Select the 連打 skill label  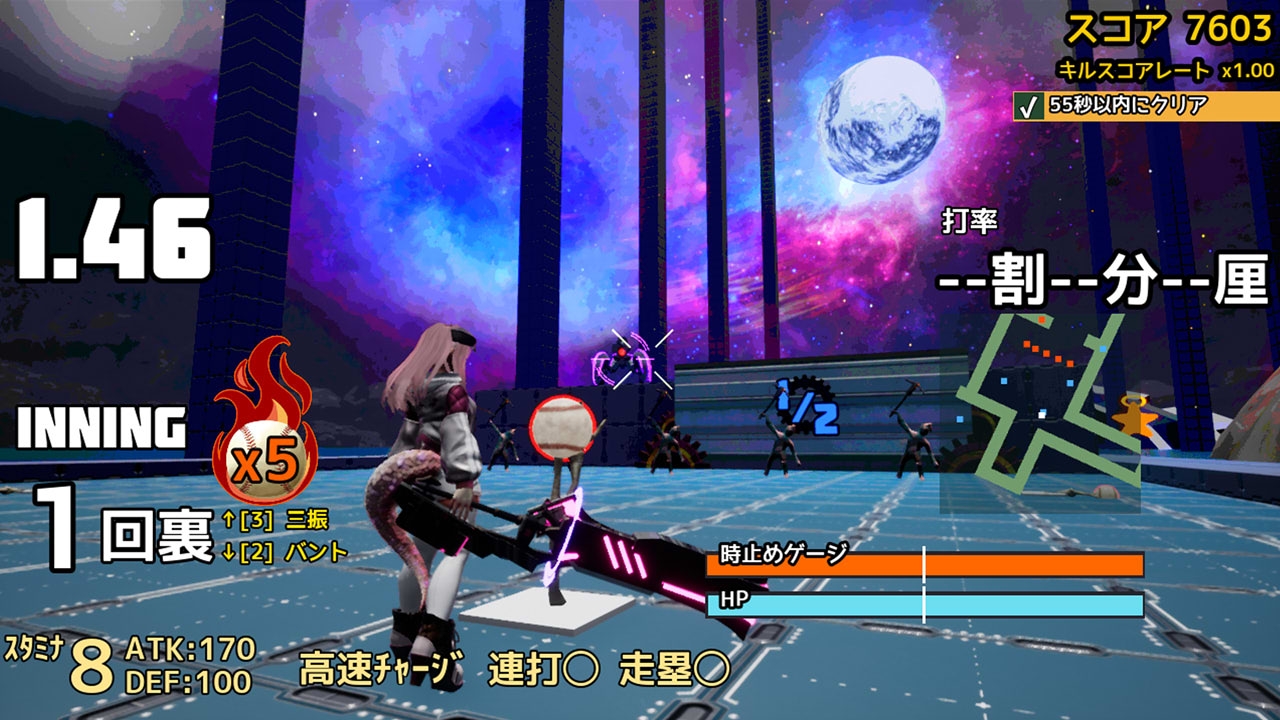[x=543, y=669]
